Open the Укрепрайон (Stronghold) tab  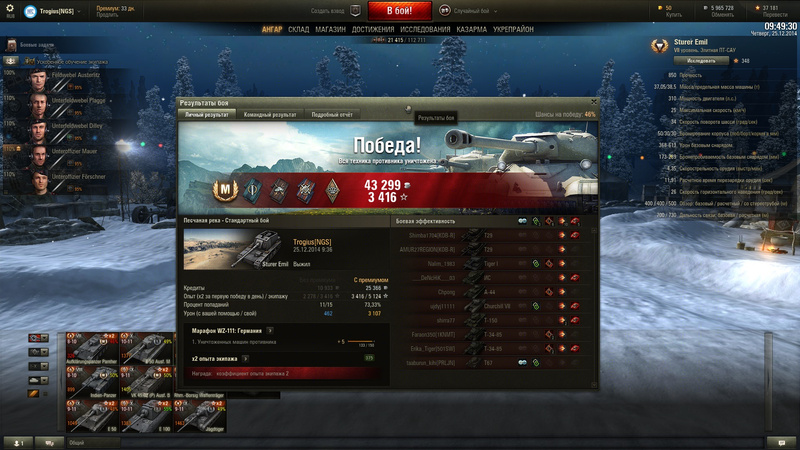click(x=514, y=30)
